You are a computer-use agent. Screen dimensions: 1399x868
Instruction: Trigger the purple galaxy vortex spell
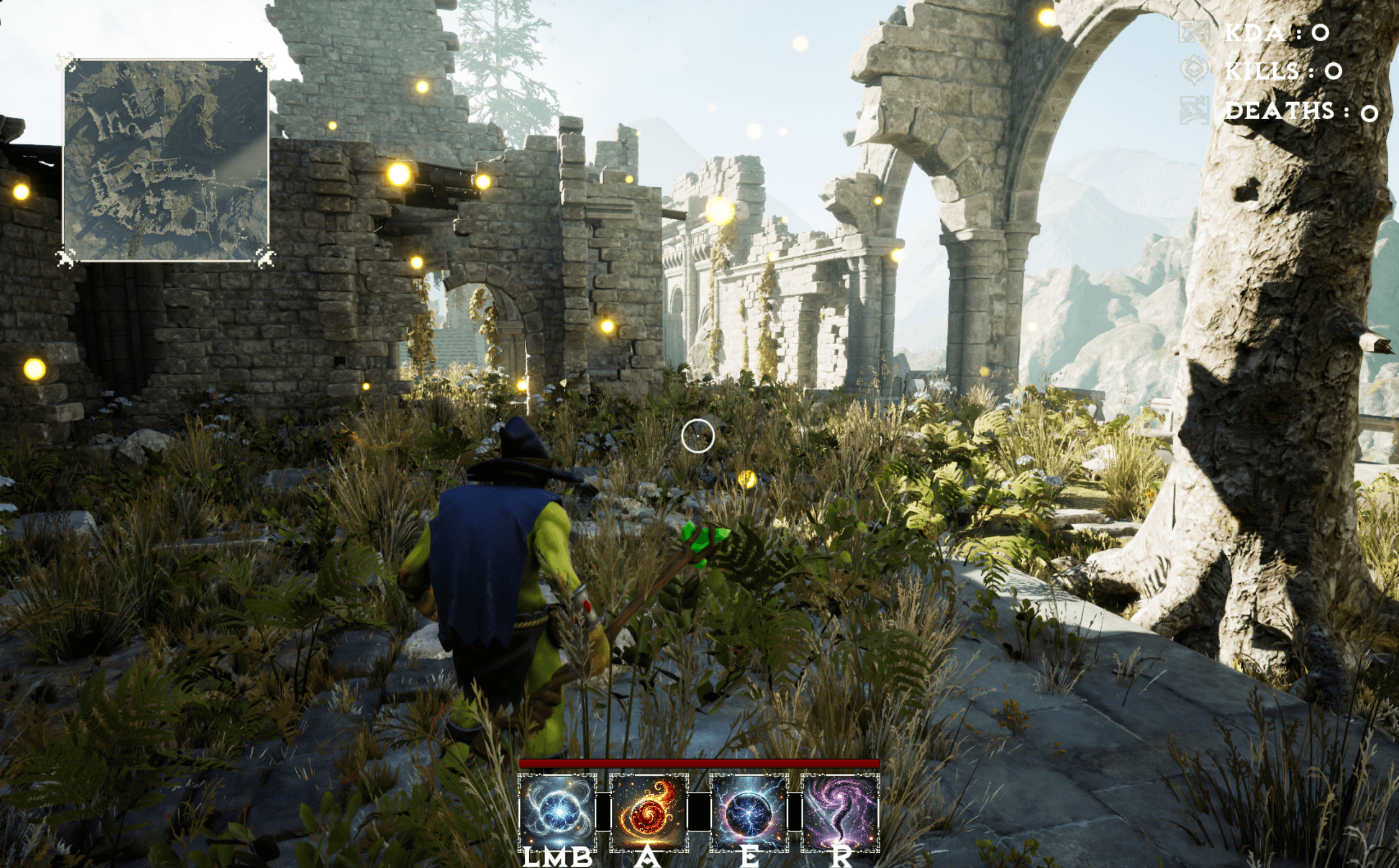(x=840, y=812)
